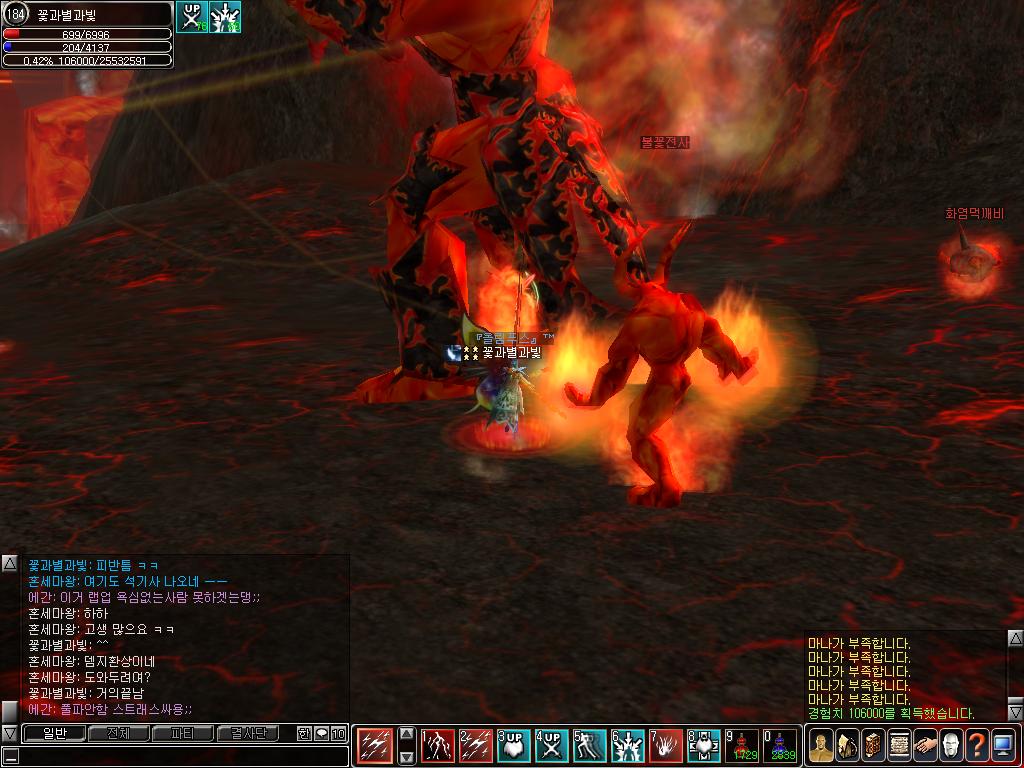Use the running figure skill in slot 5
This screenshot has width=1024, height=768.
[x=590, y=745]
